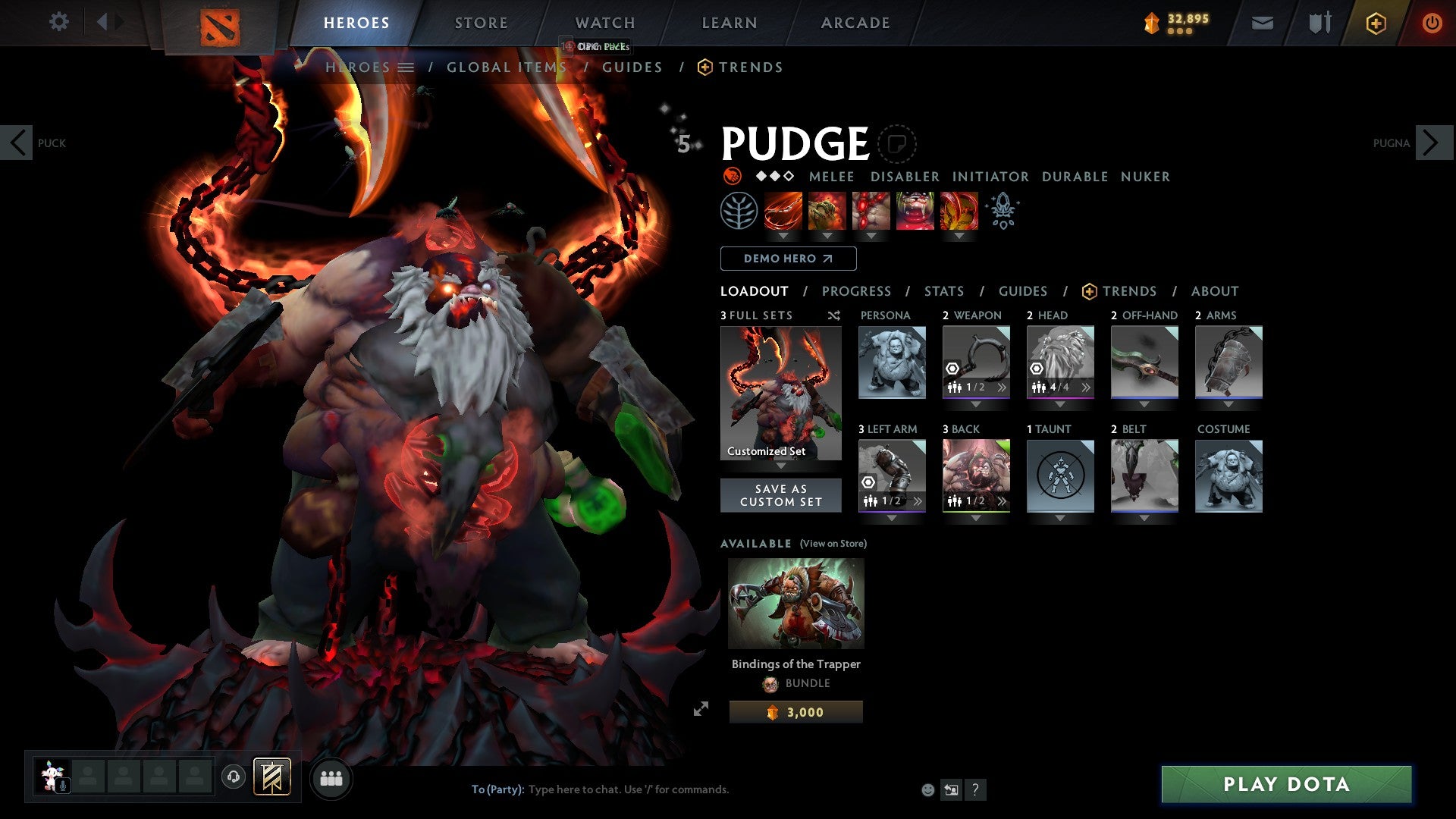Click the Aghanim's Scepter upgrade icon

(x=1003, y=212)
